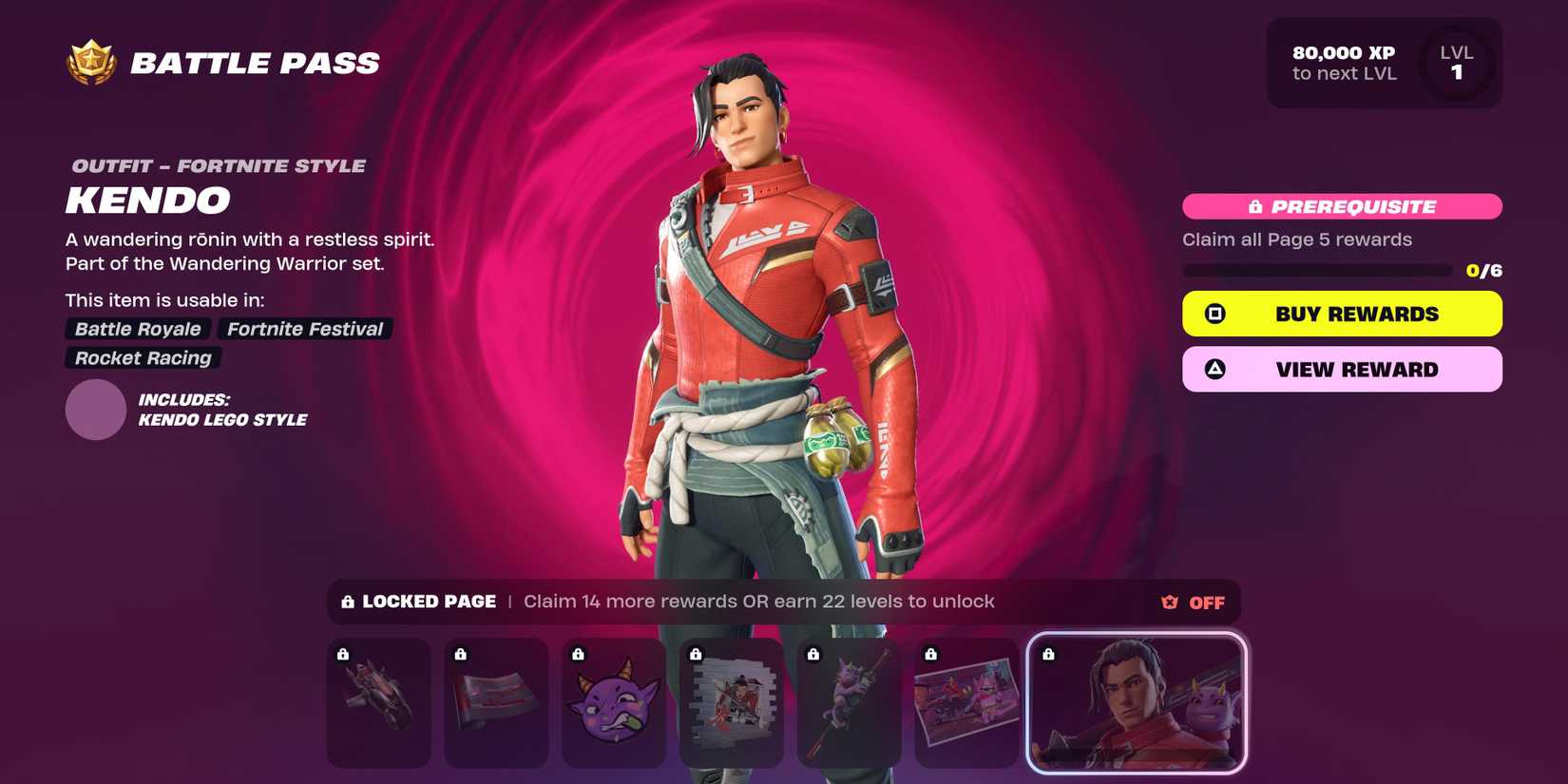Click the triangle icon inside View Reward

(1214, 369)
